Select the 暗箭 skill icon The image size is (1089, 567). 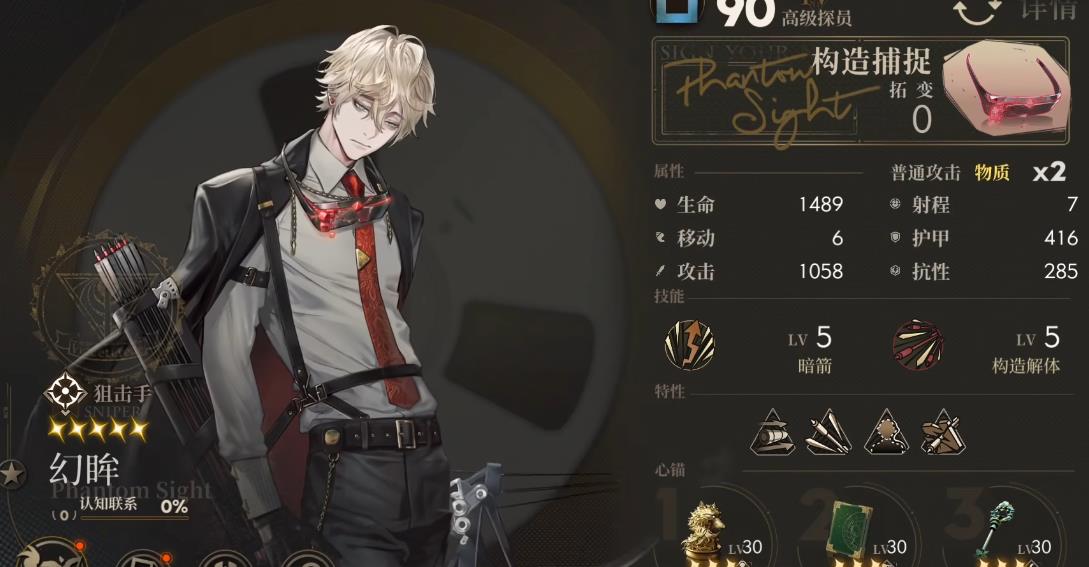690,344
